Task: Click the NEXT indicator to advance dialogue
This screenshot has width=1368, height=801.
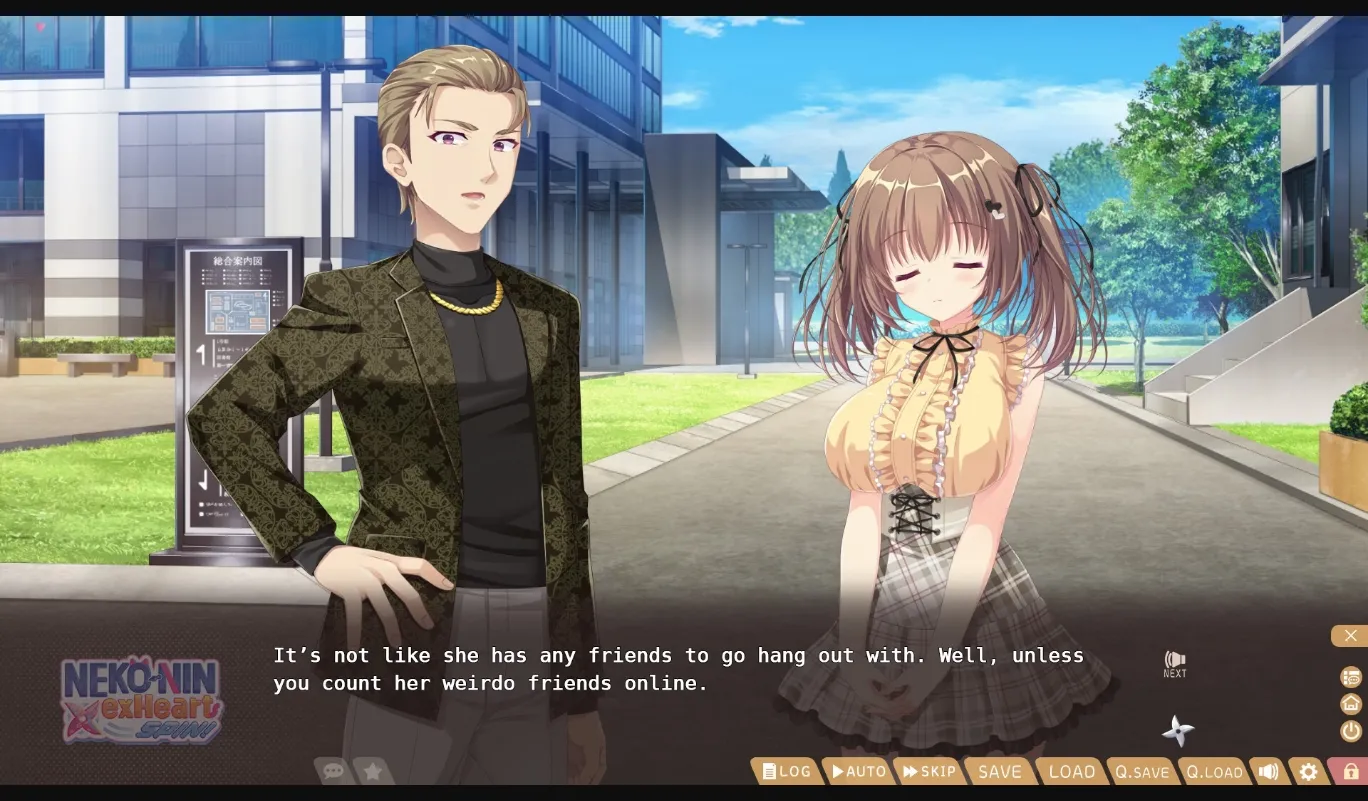Action: point(1174,663)
